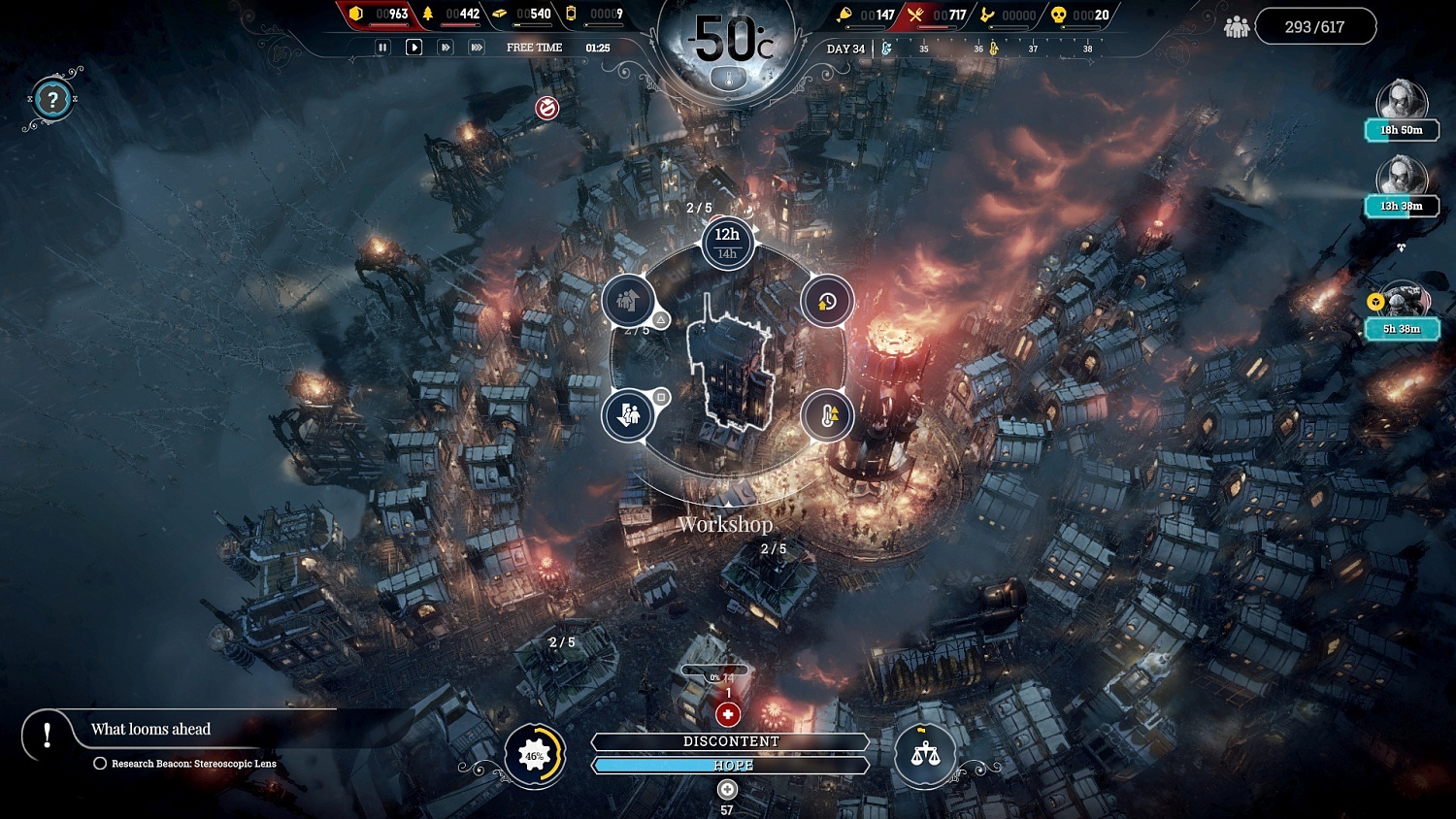
Task: Click the FREE TIME indicator
Action: click(533, 46)
